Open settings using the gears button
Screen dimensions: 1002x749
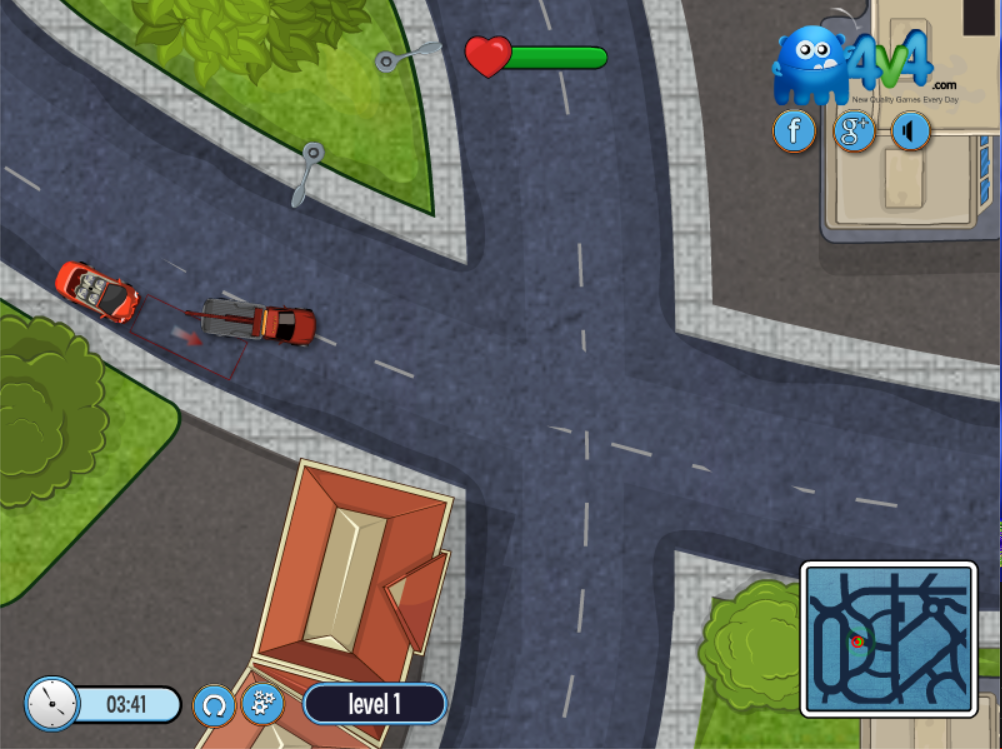(x=263, y=704)
